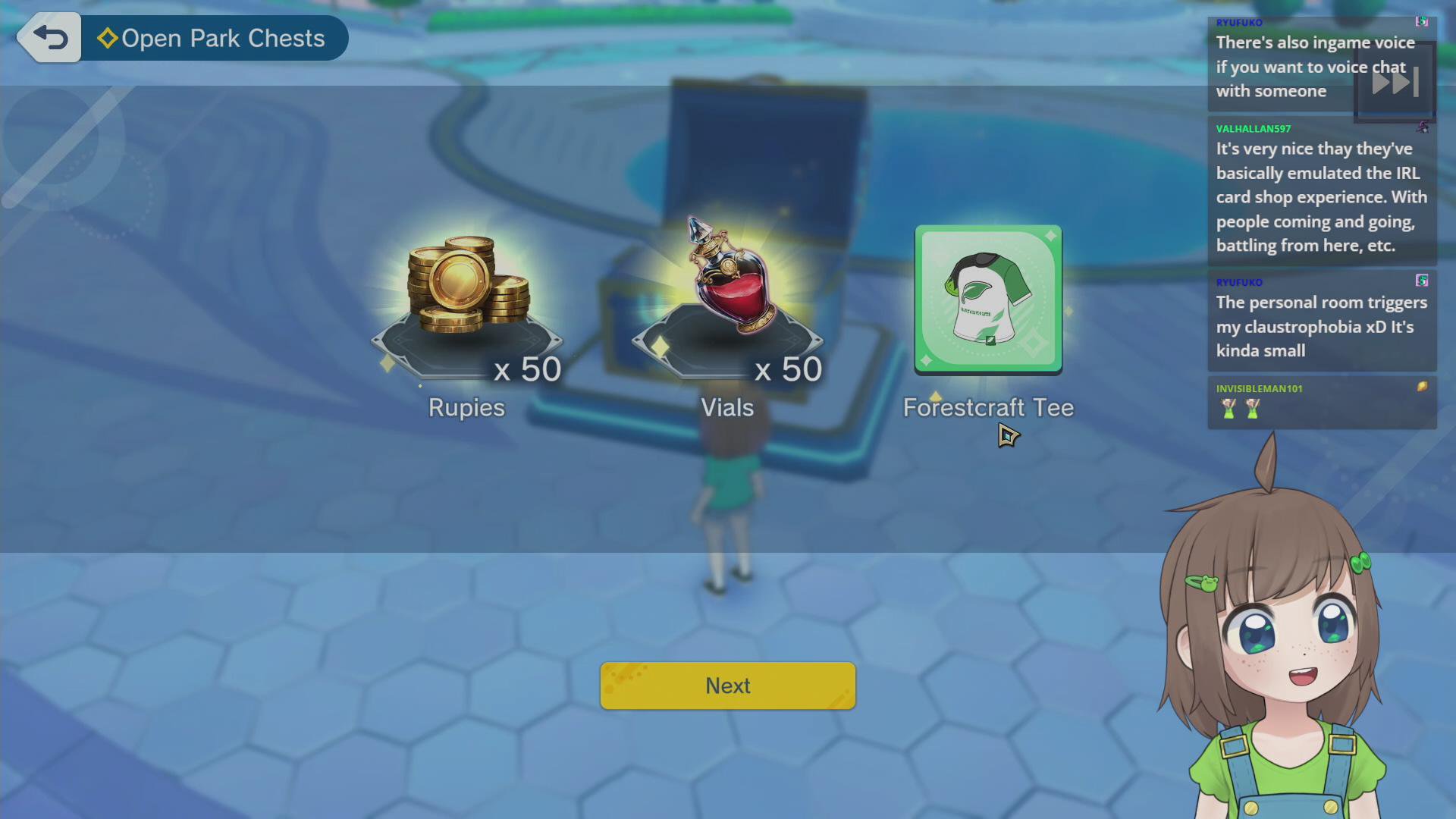Skip ahead with the fast-forward icon

point(1395,82)
